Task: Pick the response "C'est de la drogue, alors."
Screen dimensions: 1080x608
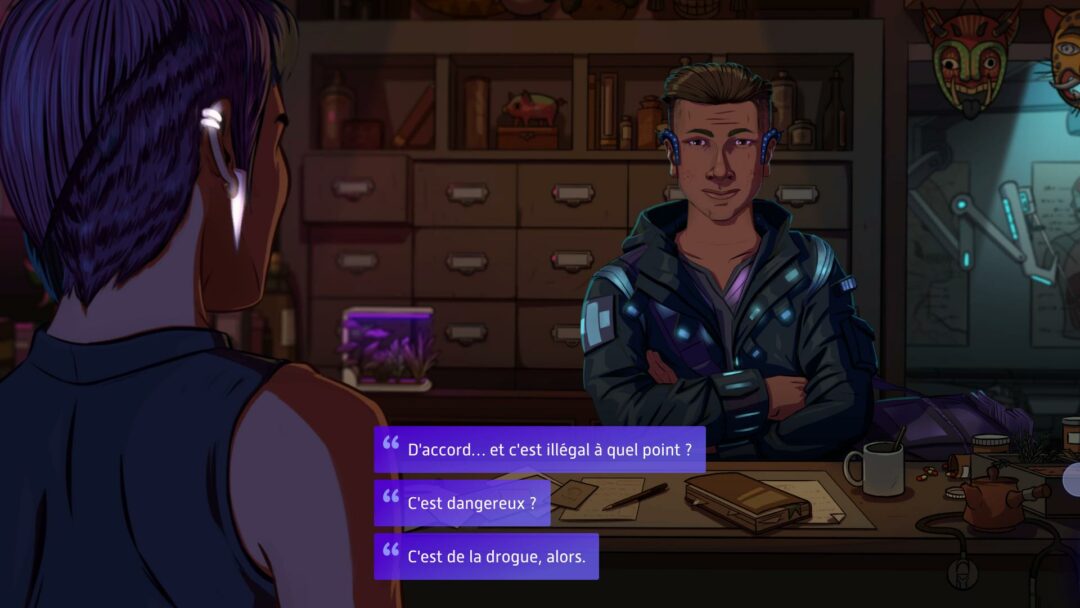Action: coord(486,556)
